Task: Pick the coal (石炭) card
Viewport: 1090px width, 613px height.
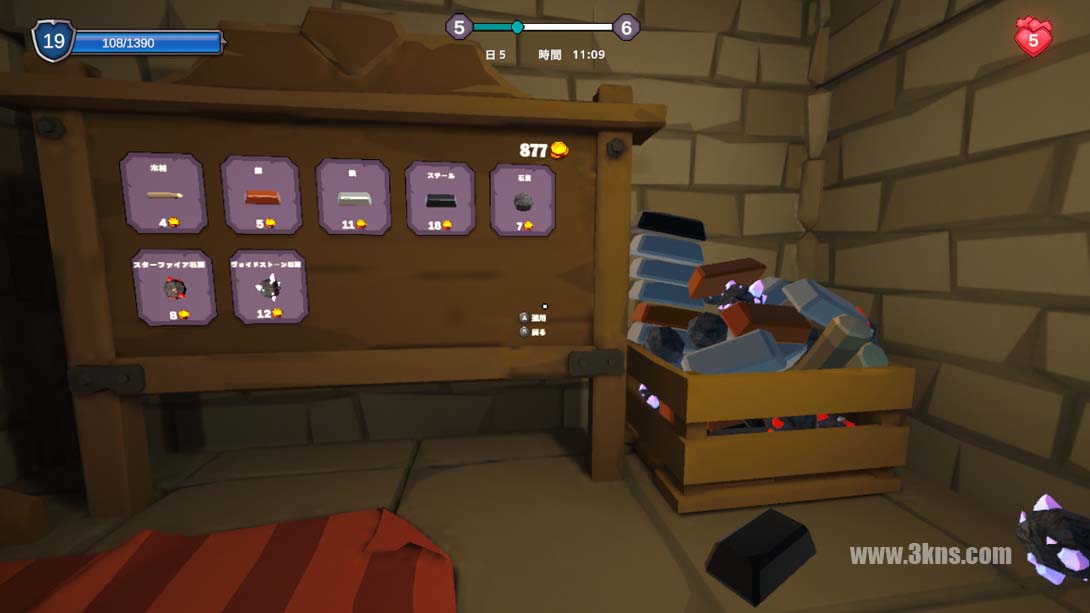Action: click(522, 200)
